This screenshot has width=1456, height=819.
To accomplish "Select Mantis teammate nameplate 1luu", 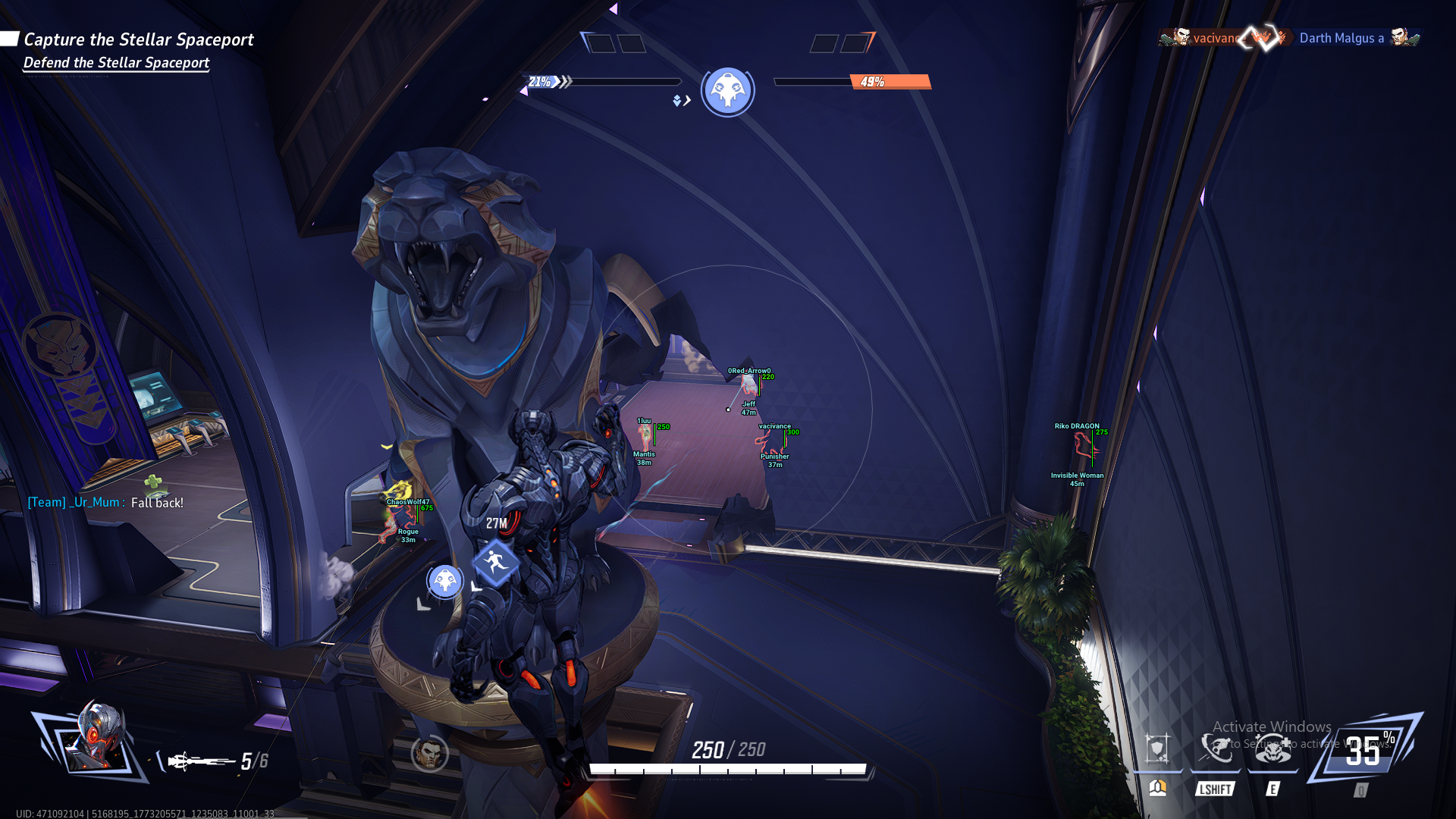I will tap(644, 421).
